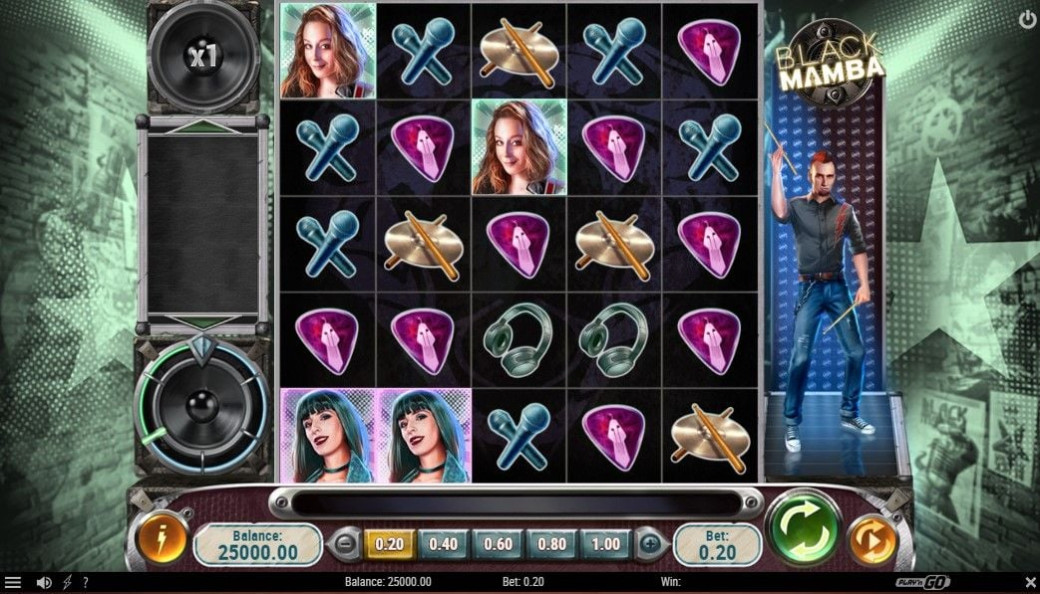Image resolution: width=1040 pixels, height=594 pixels.
Task: Close the game with the X button
Action: (x=1030, y=582)
